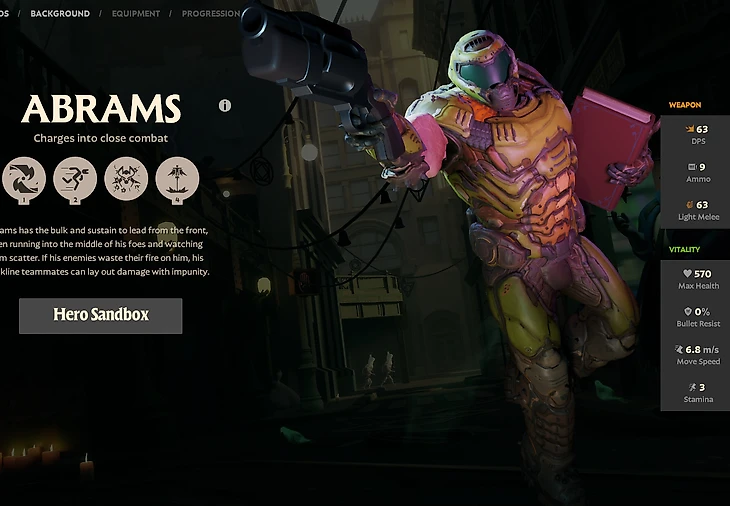Open the Equipment tab

[x=135, y=14]
